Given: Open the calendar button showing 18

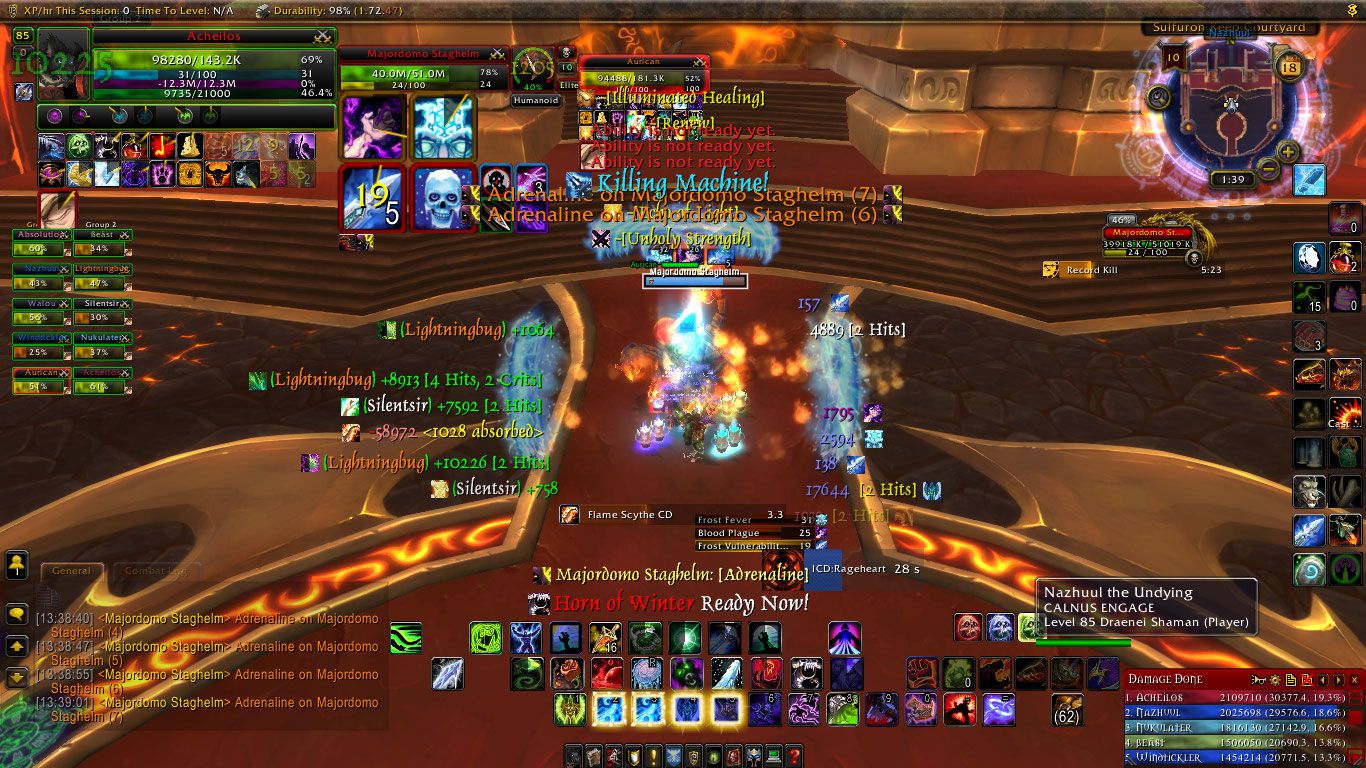Looking at the screenshot, I should pos(1289,67).
